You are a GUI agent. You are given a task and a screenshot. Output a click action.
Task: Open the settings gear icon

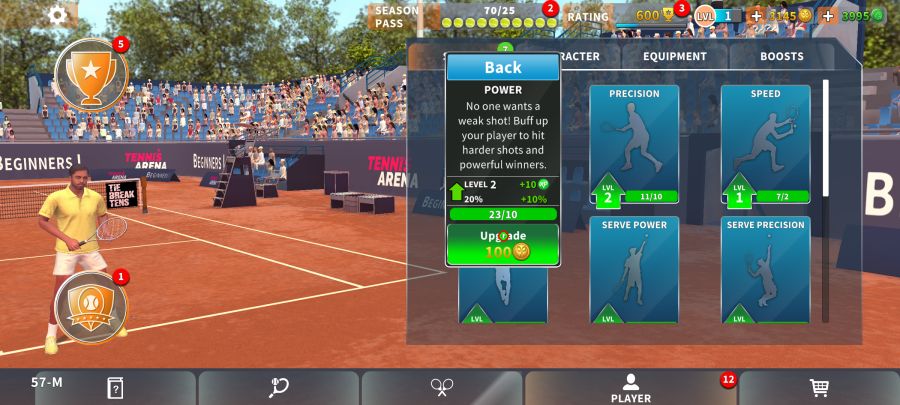[x=58, y=14]
